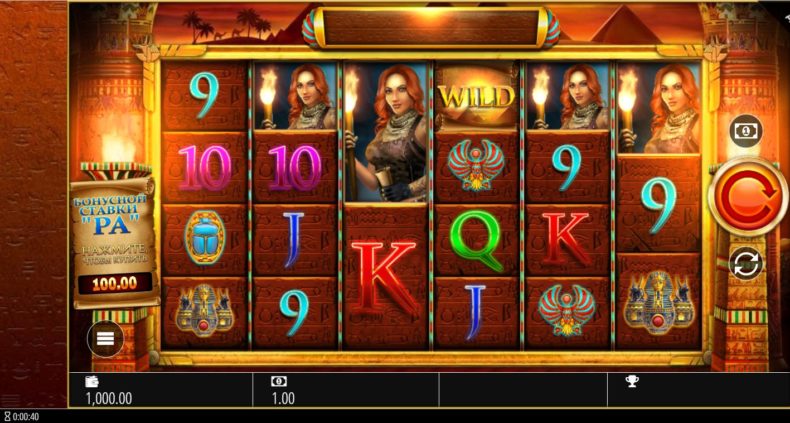Open the hamburger menu
790x423 pixels.
click(105, 339)
